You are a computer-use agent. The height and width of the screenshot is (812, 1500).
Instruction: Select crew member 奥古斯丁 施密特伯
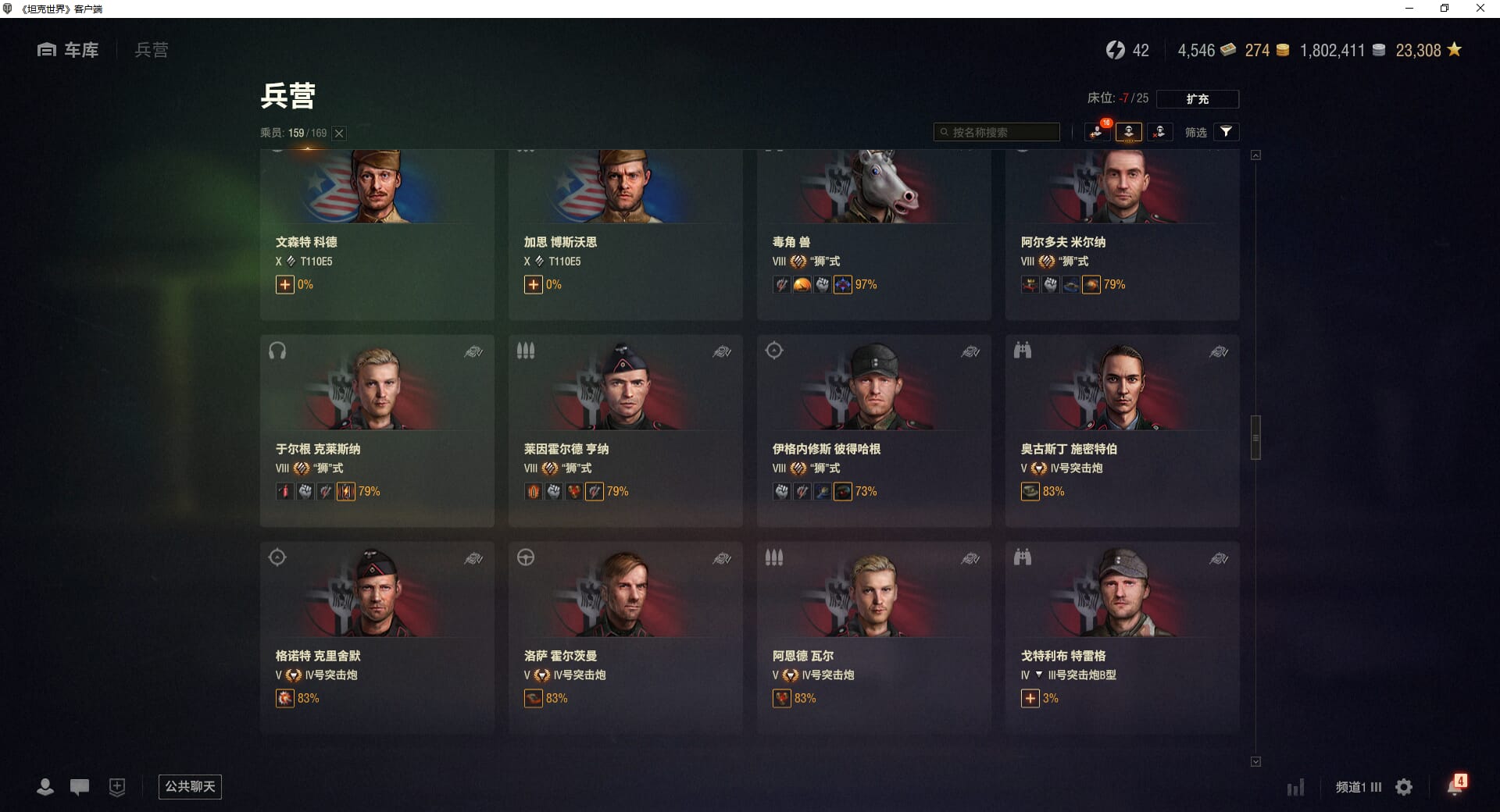point(1122,429)
